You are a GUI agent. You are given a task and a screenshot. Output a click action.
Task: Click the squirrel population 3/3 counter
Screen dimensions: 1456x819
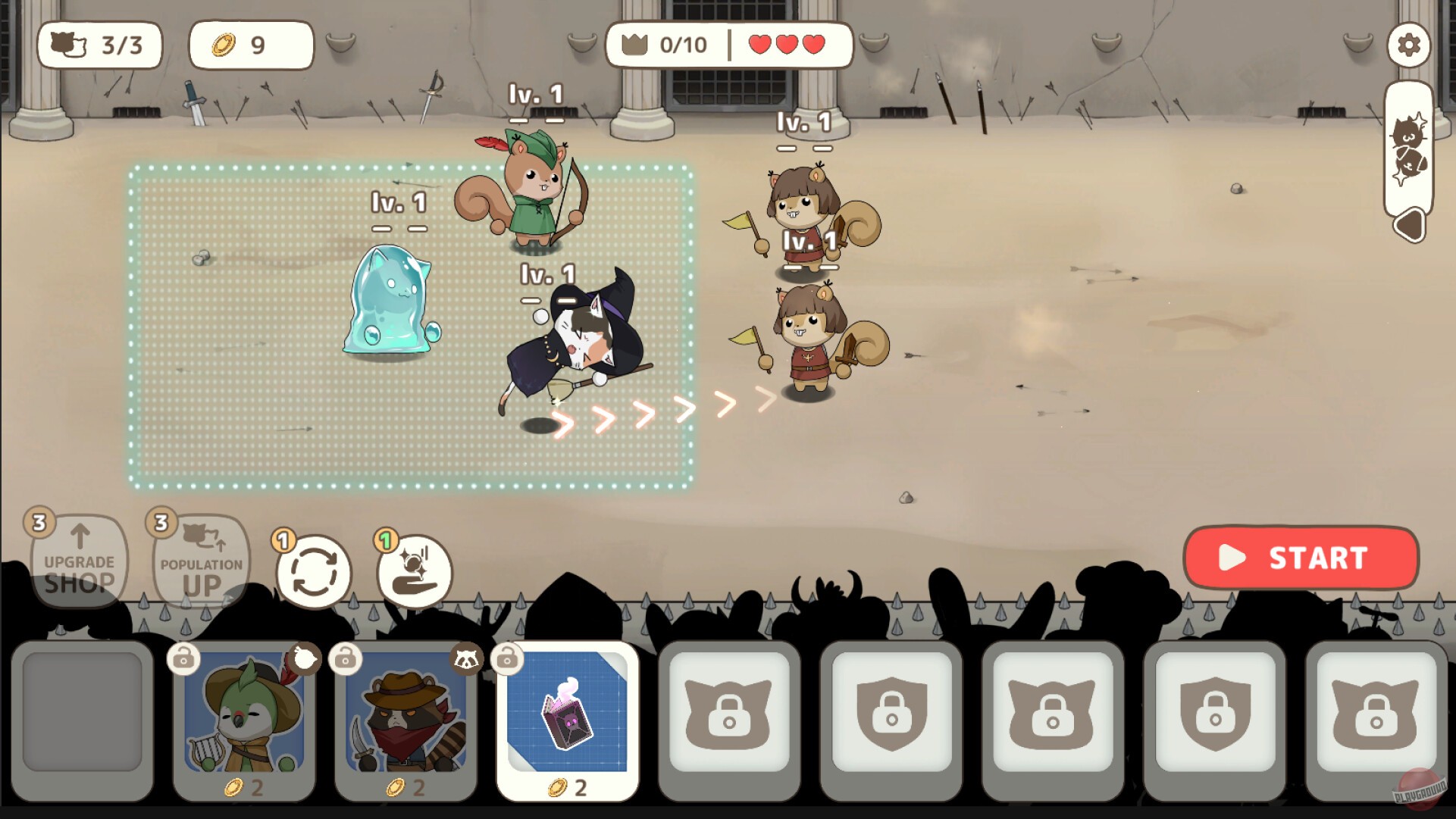click(99, 45)
